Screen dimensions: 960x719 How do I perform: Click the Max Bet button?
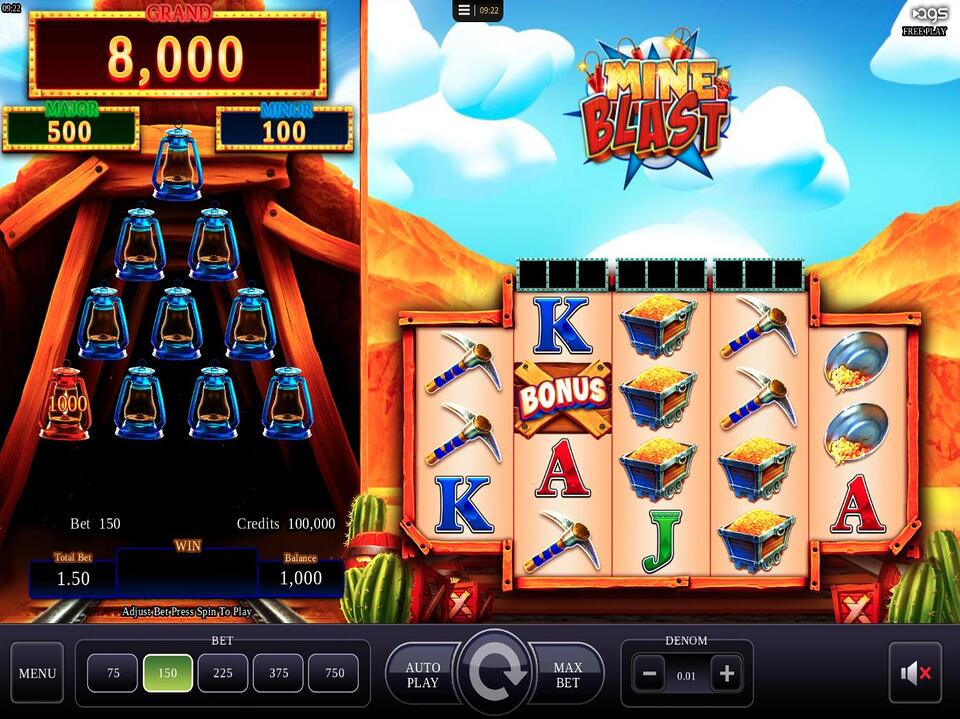pos(569,674)
